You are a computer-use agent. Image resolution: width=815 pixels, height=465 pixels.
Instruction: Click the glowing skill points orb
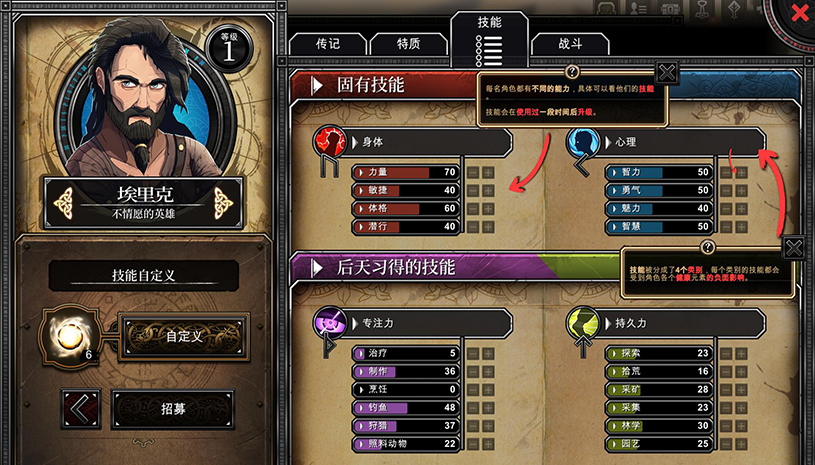pyautogui.click(x=68, y=335)
